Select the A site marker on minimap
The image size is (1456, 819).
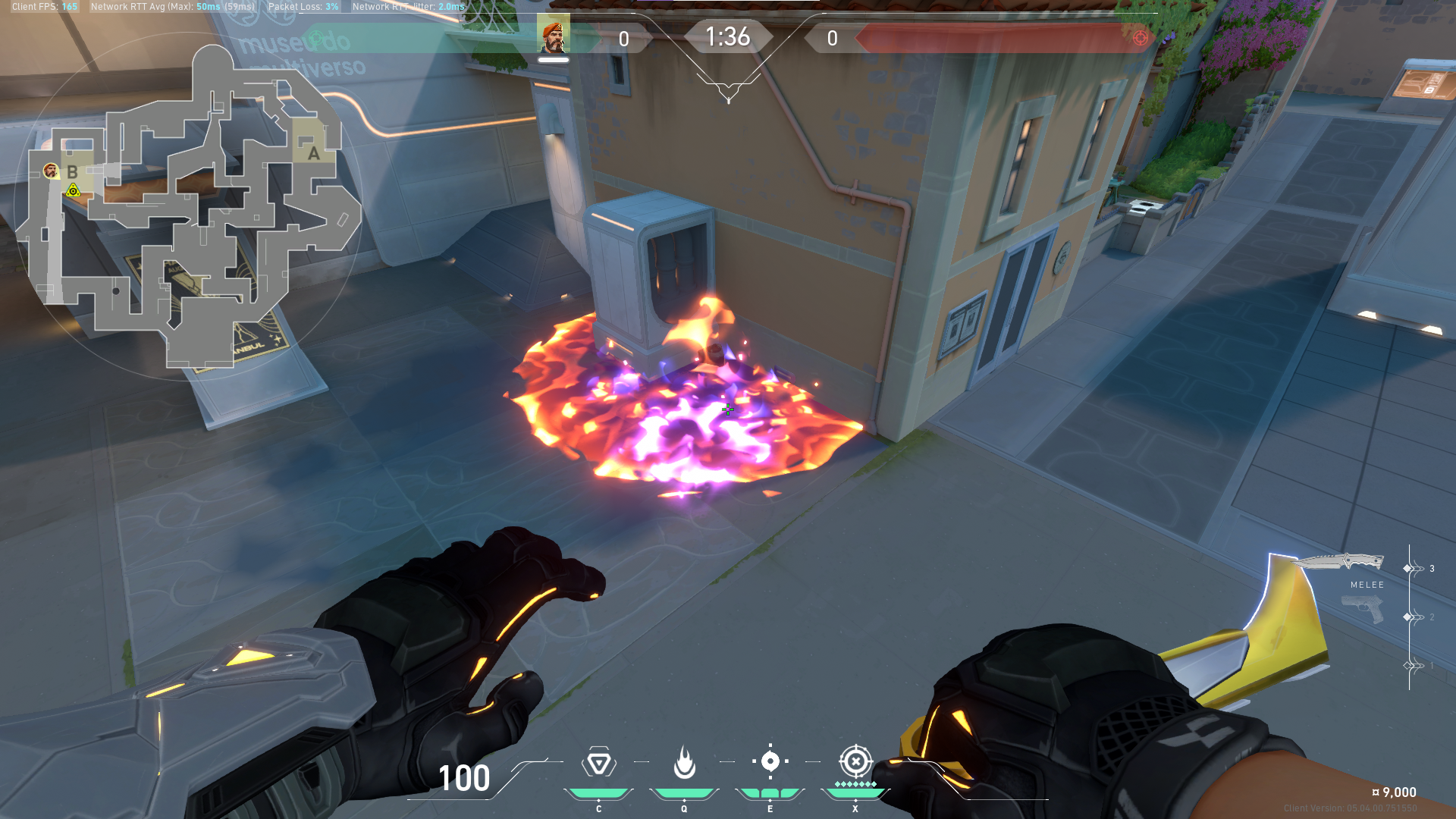pos(313,153)
